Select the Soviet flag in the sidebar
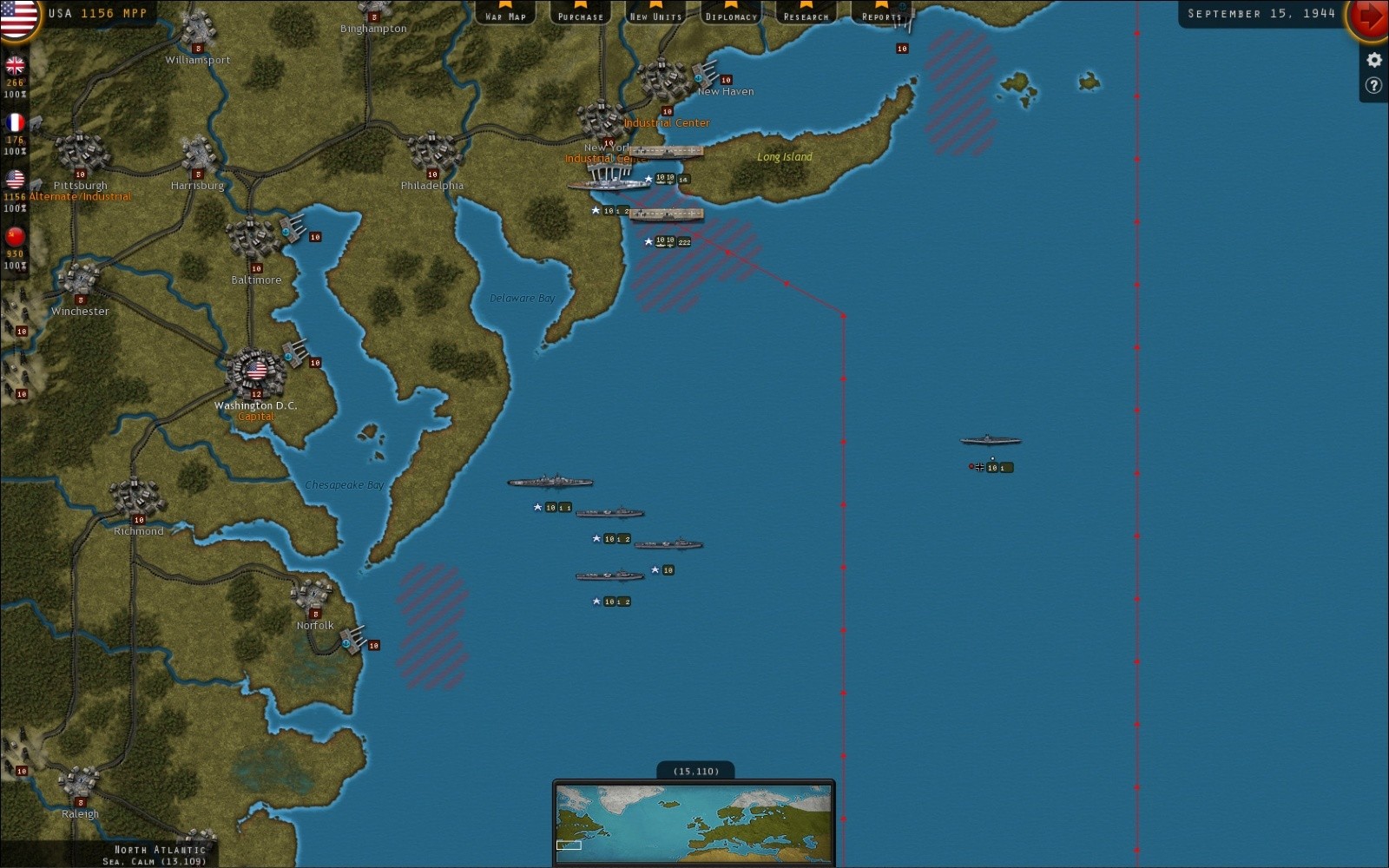The width and height of the screenshot is (1389, 868). (15, 234)
